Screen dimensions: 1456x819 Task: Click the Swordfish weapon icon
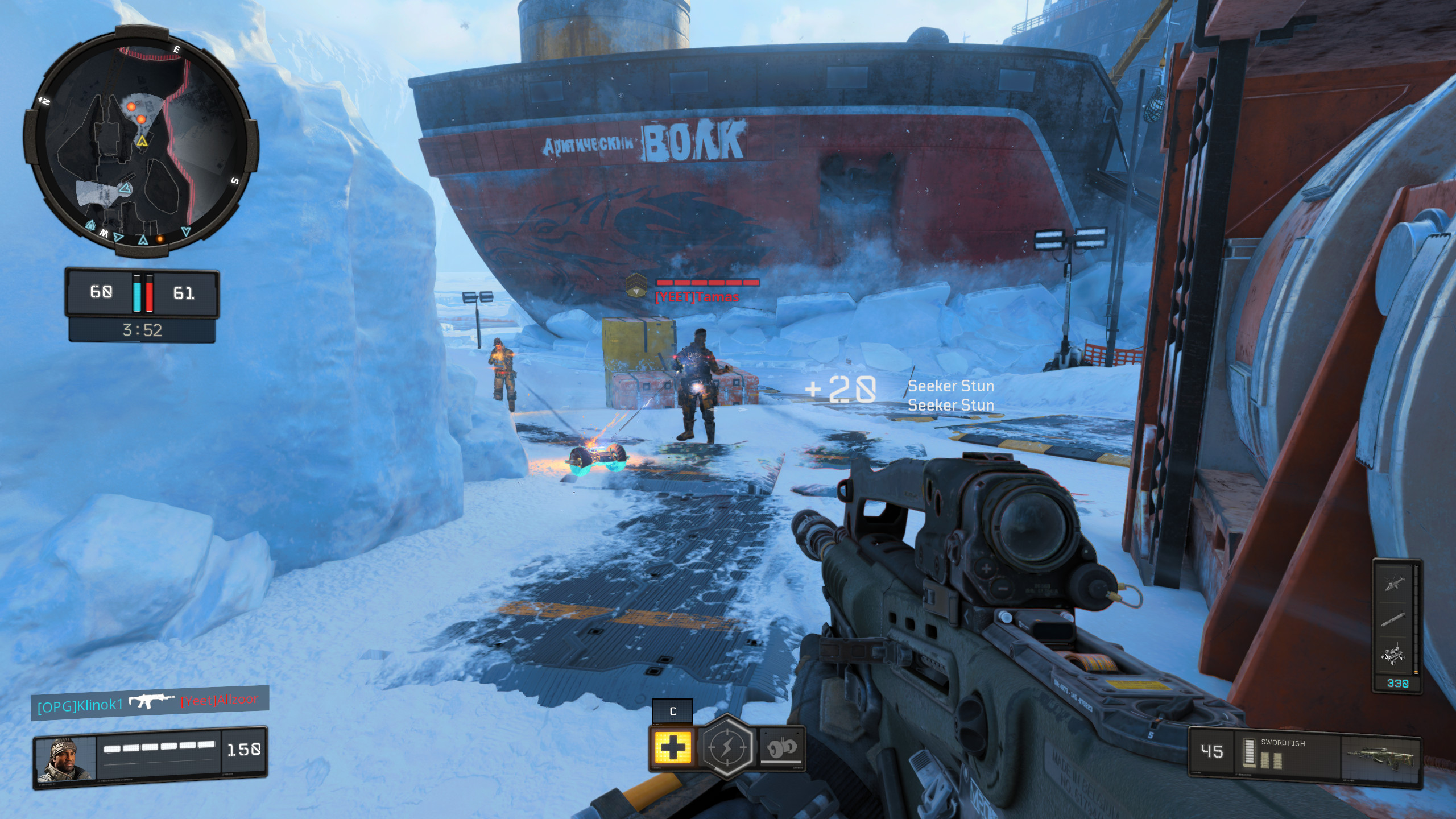click(1379, 756)
